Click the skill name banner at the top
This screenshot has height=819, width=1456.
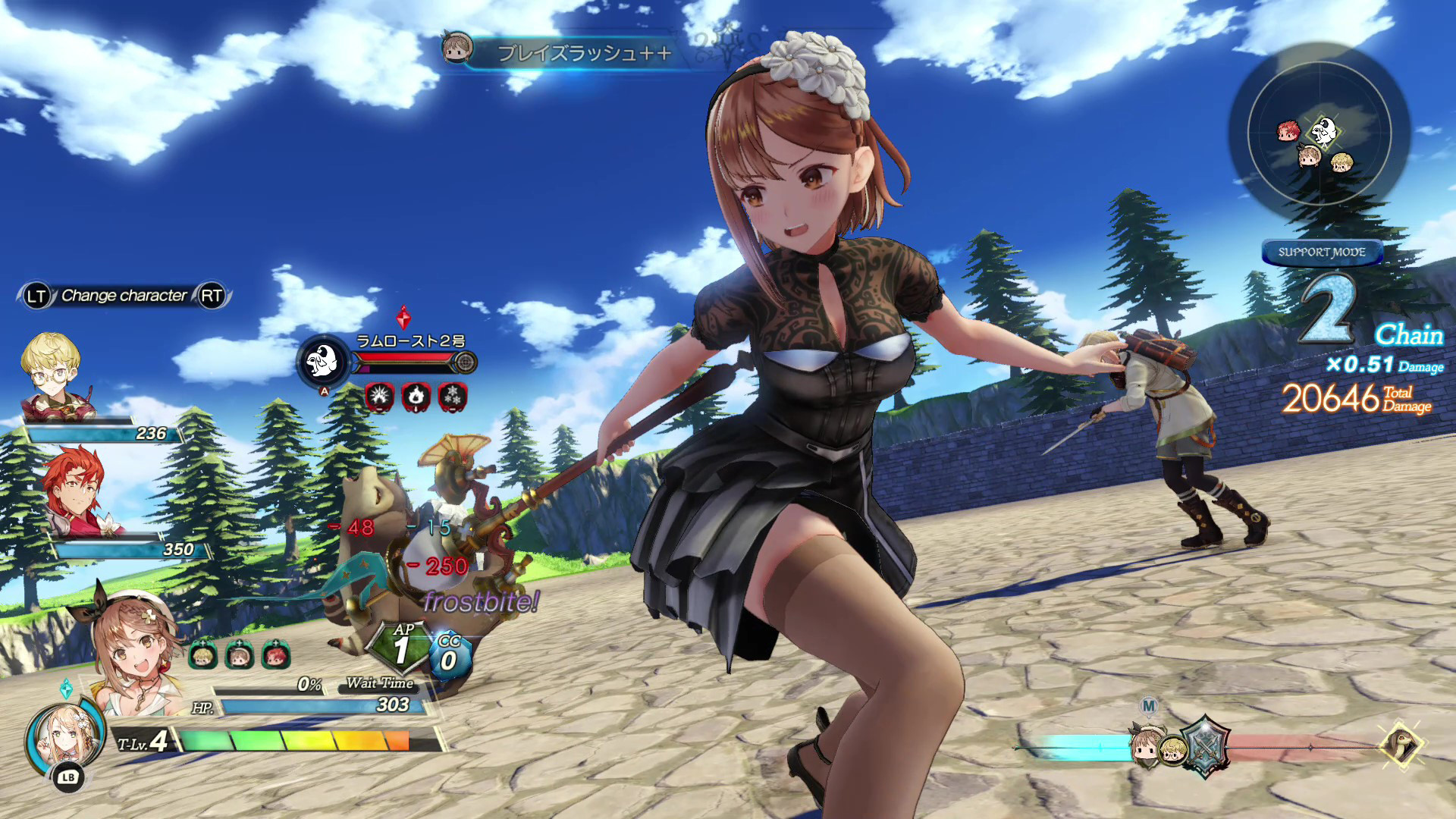tap(584, 53)
